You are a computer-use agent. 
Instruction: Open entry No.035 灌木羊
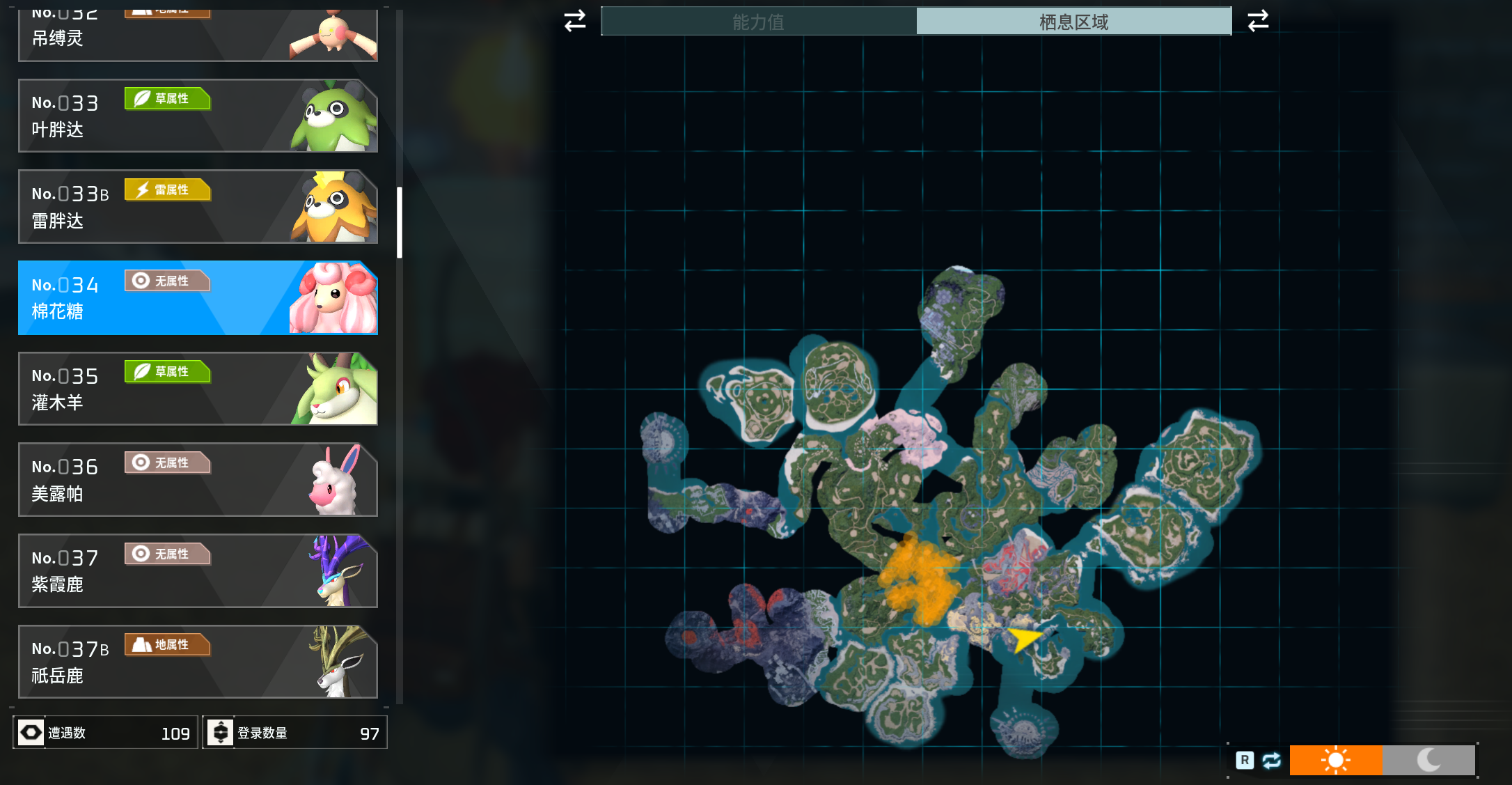[198, 389]
